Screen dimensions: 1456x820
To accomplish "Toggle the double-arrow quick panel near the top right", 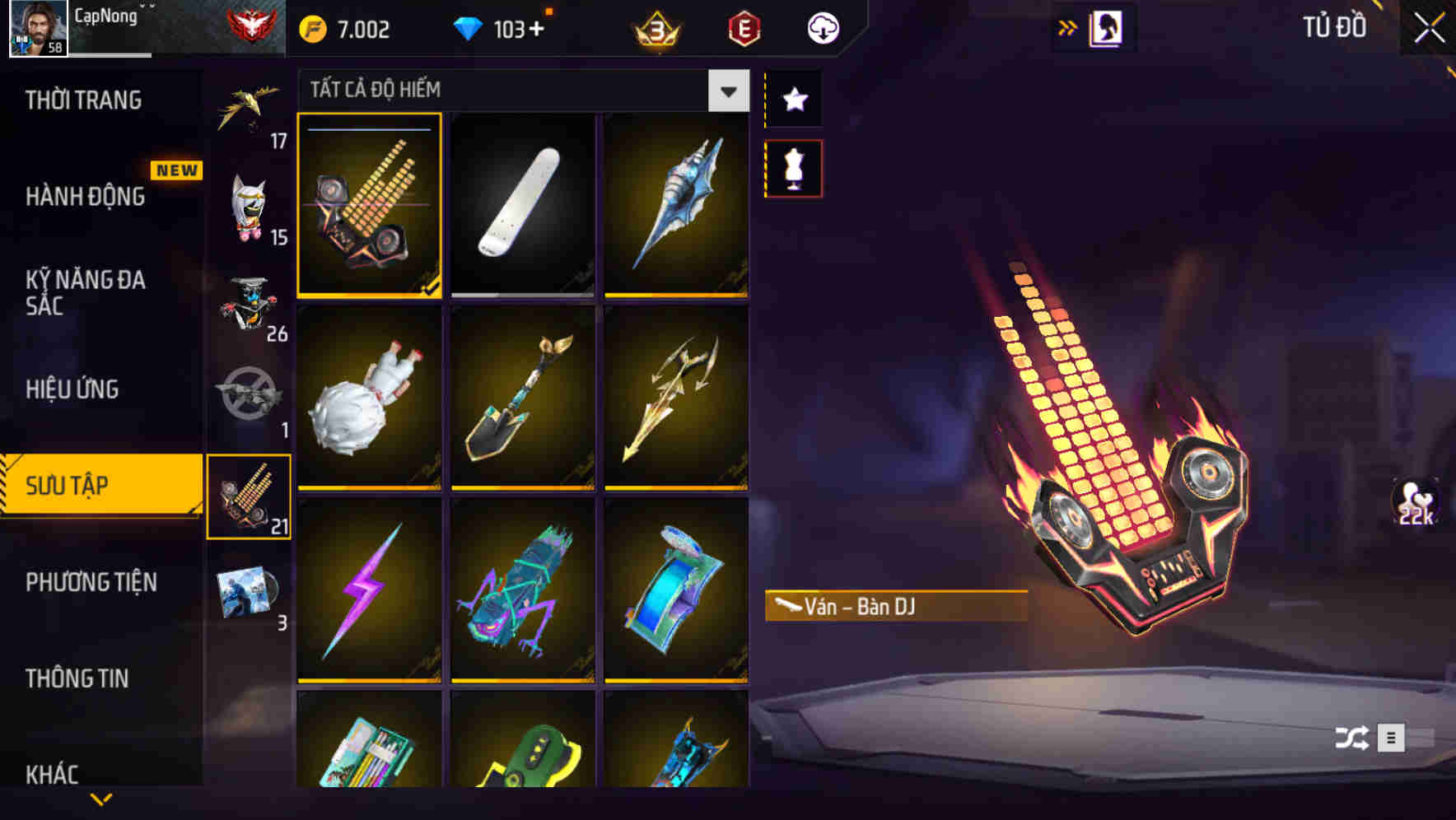I will (x=1067, y=26).
